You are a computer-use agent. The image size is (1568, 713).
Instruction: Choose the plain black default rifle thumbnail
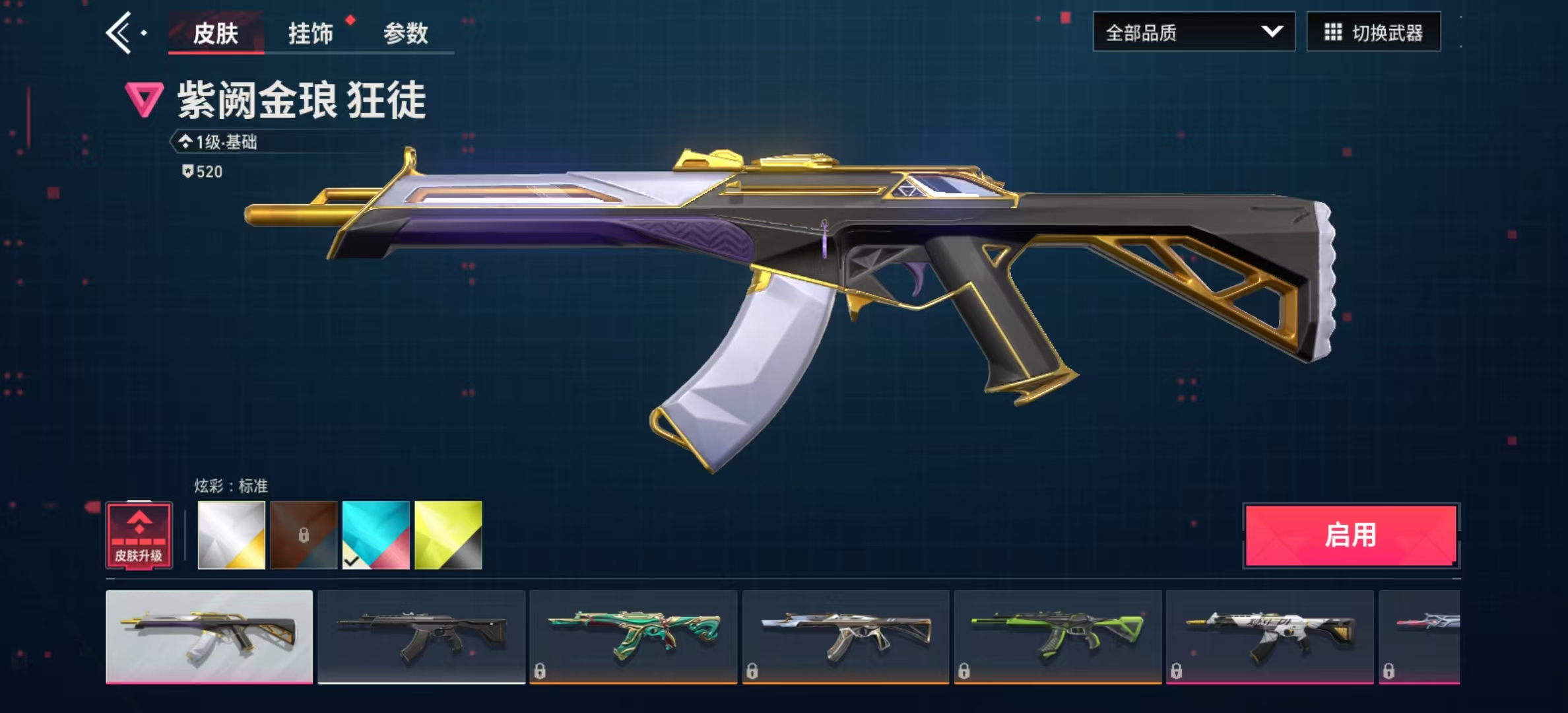(x=422, y=636)
